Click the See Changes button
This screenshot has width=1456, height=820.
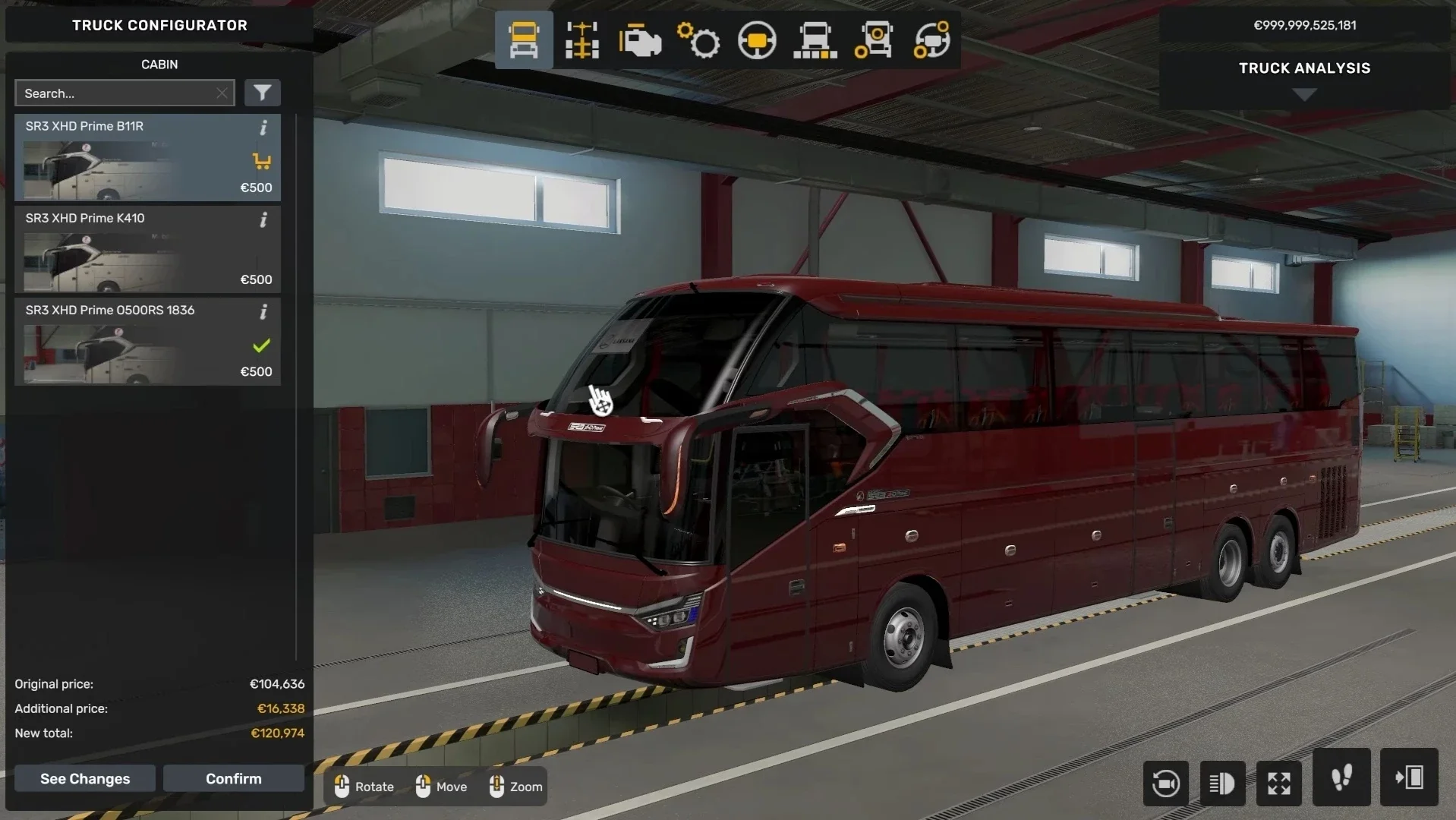pyautogui.click(x=84, y=778)
